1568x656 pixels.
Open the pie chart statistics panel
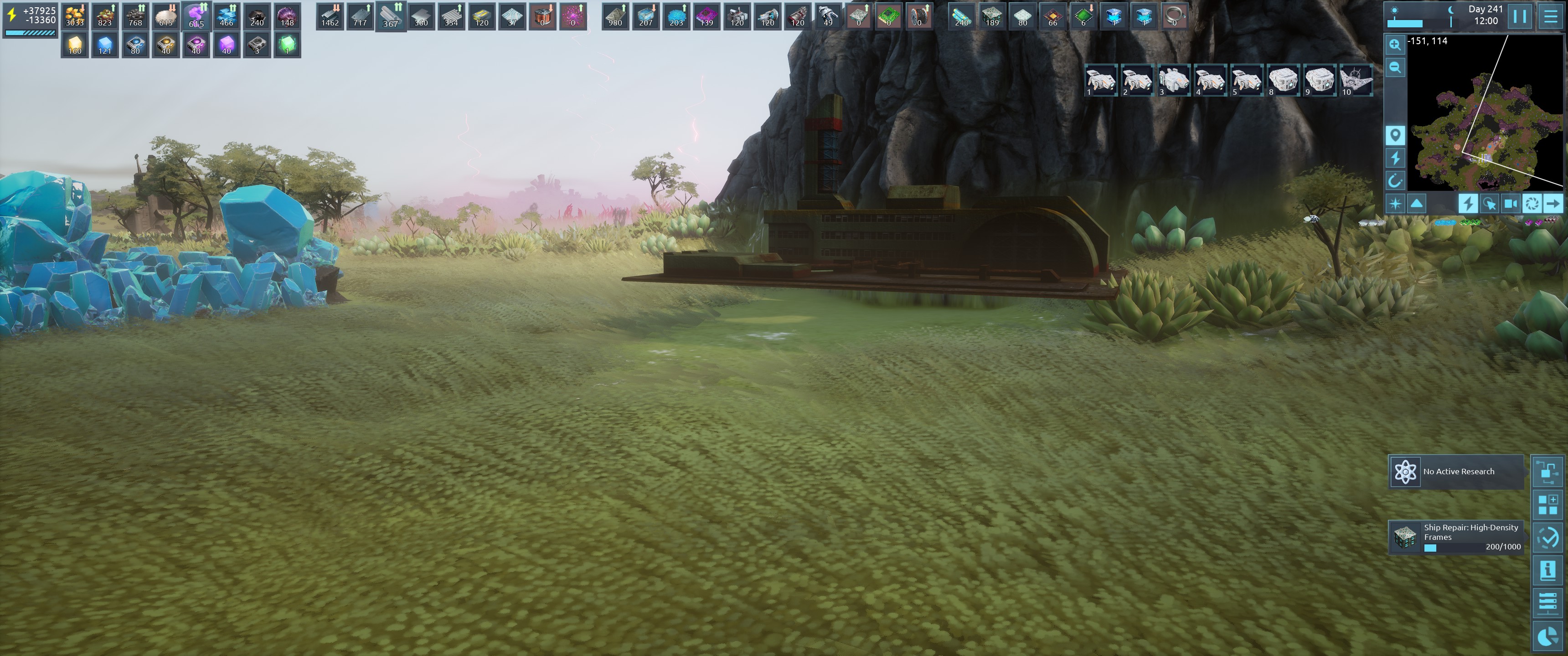click(x=1547, y=636)
